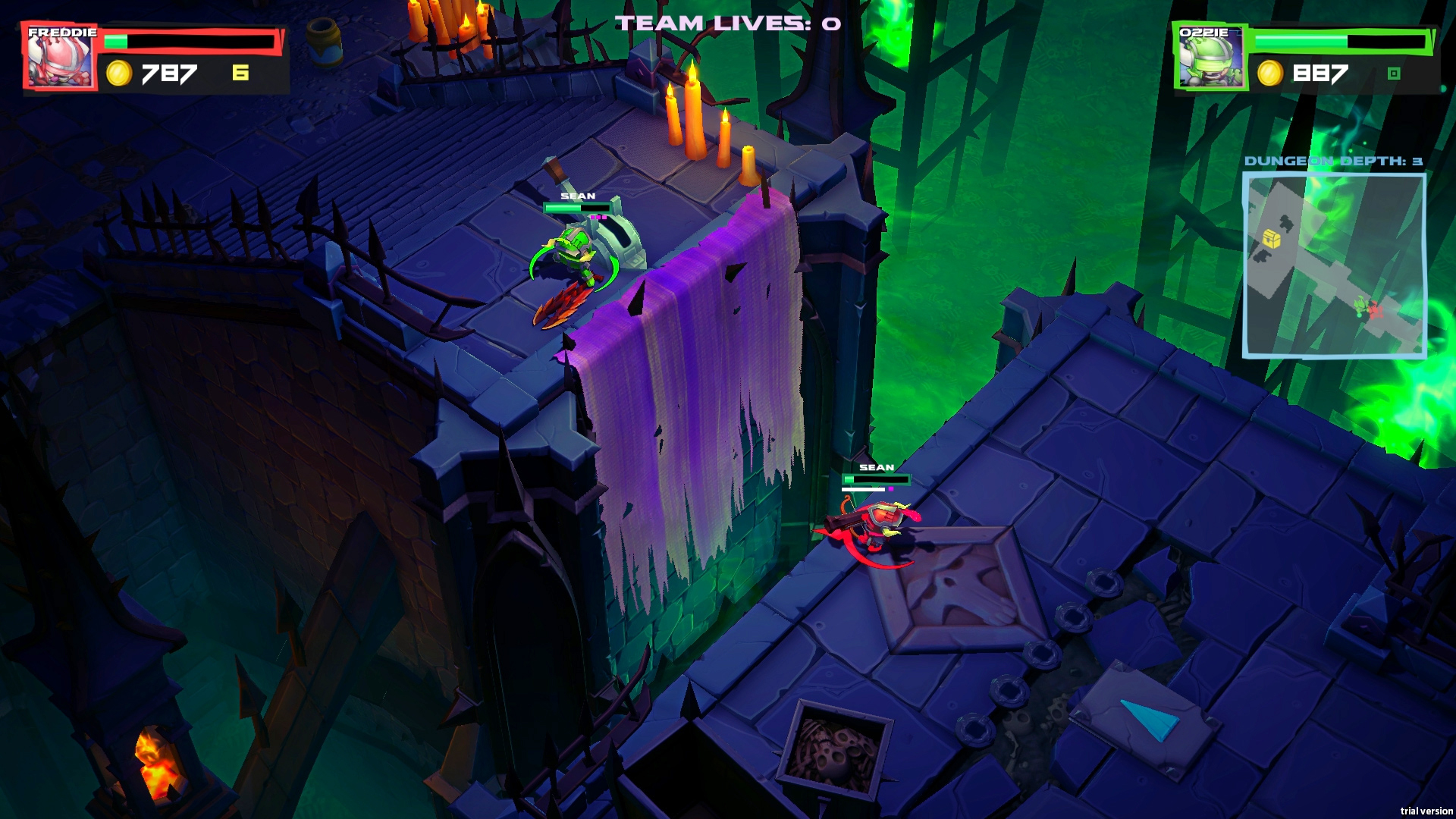
Task: Select the gold coin icon beside Freddie's 787 count
Action: click(121, 74)
